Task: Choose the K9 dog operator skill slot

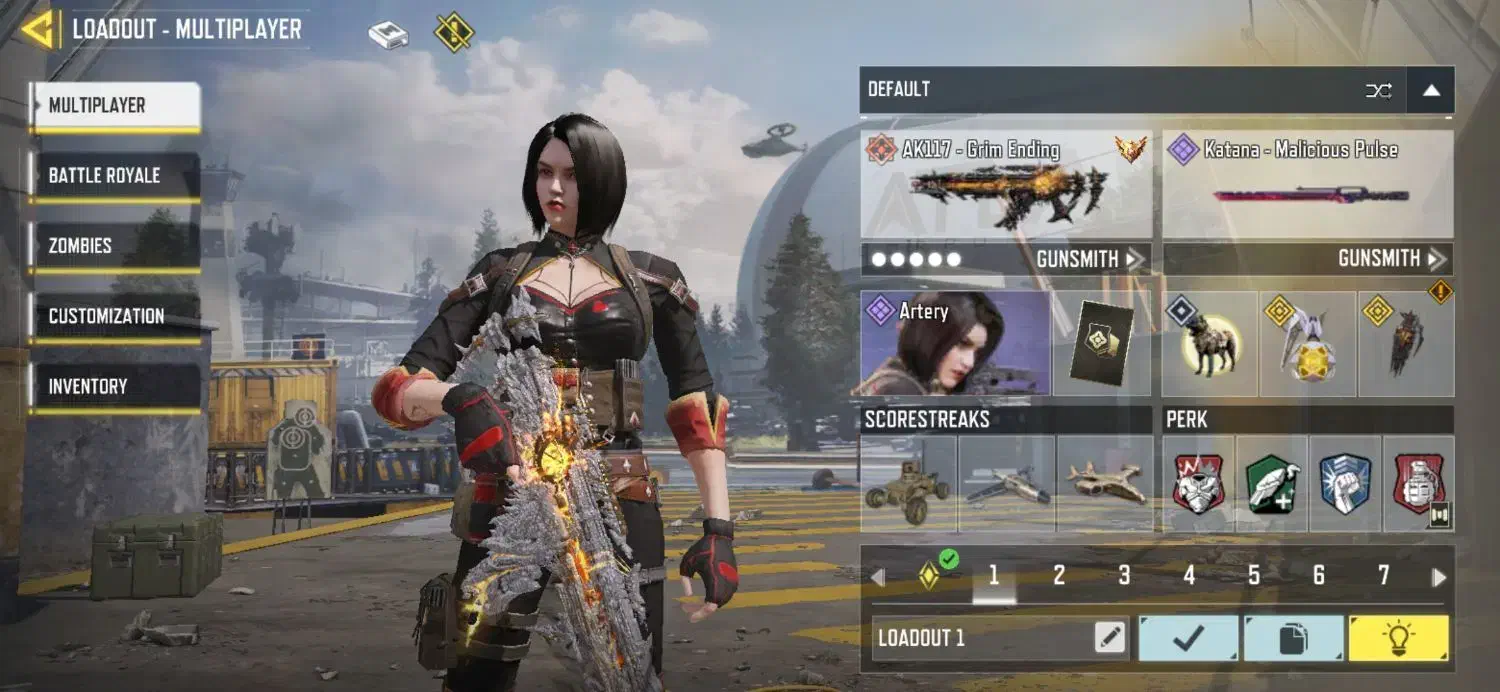Action: point(1210,345)
